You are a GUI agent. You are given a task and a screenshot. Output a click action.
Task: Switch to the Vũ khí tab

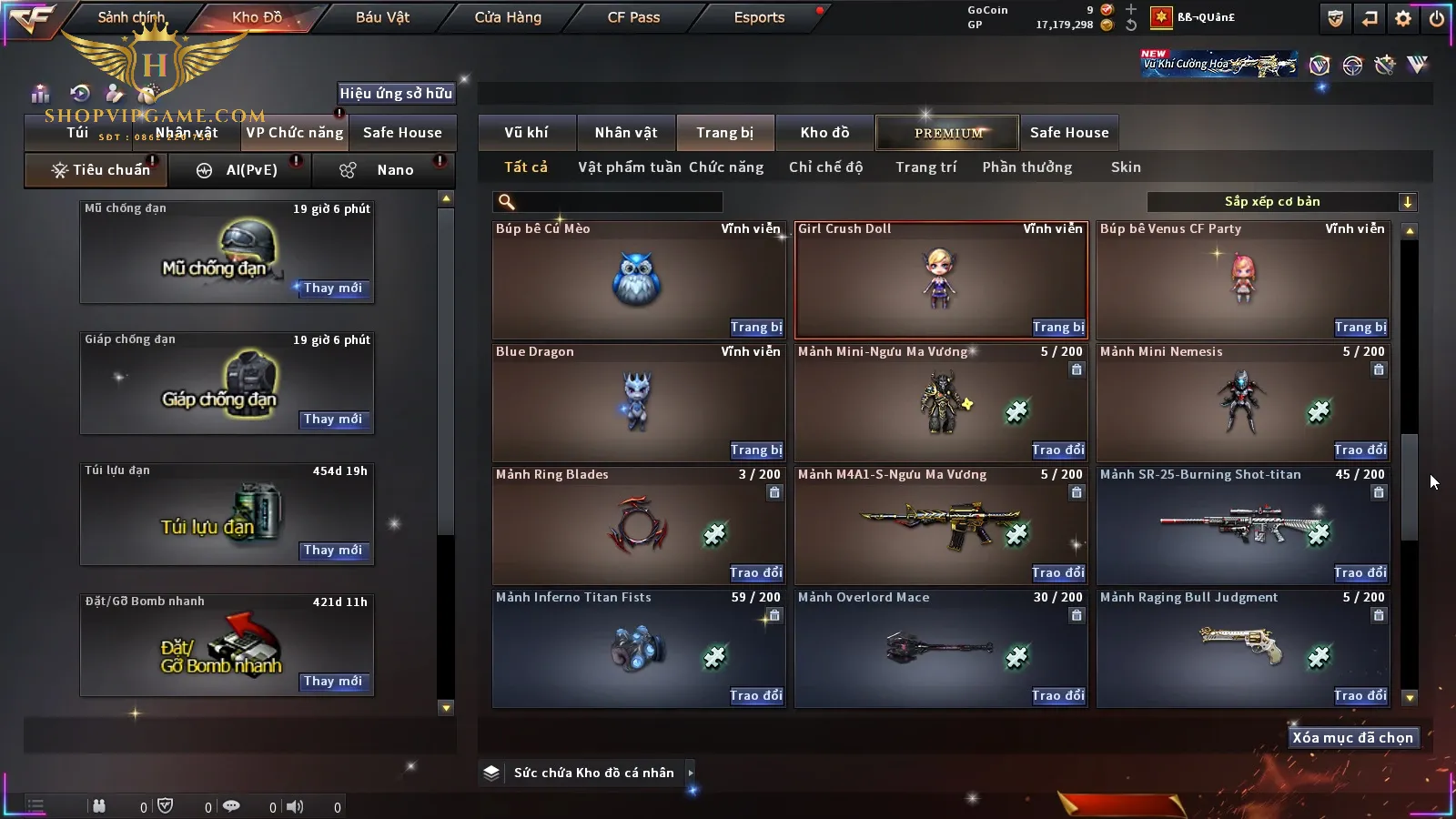[526, 133]
